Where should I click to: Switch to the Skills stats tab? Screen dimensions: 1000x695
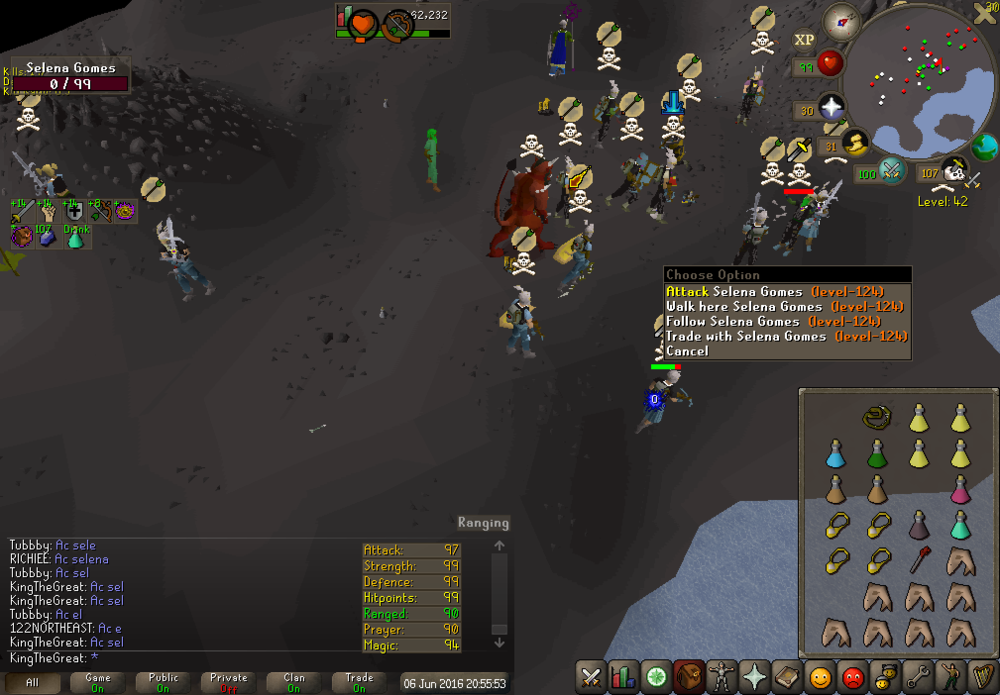pyautogui.click(x=623, y=677)
